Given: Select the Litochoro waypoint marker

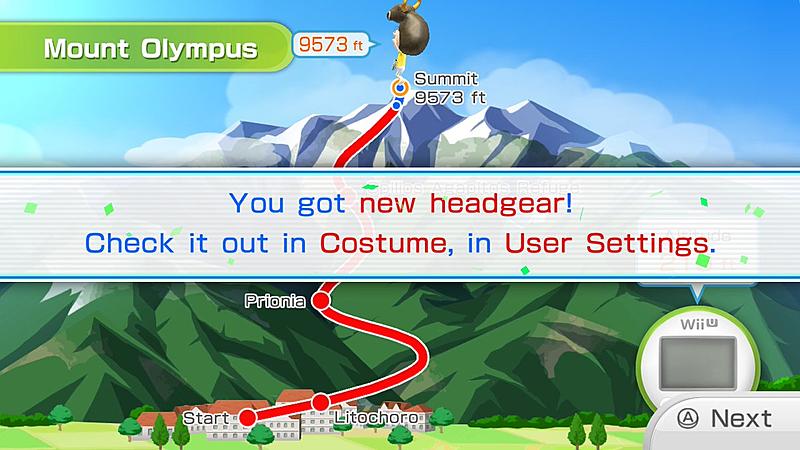Looking at the screenshot, I should 320,403.
